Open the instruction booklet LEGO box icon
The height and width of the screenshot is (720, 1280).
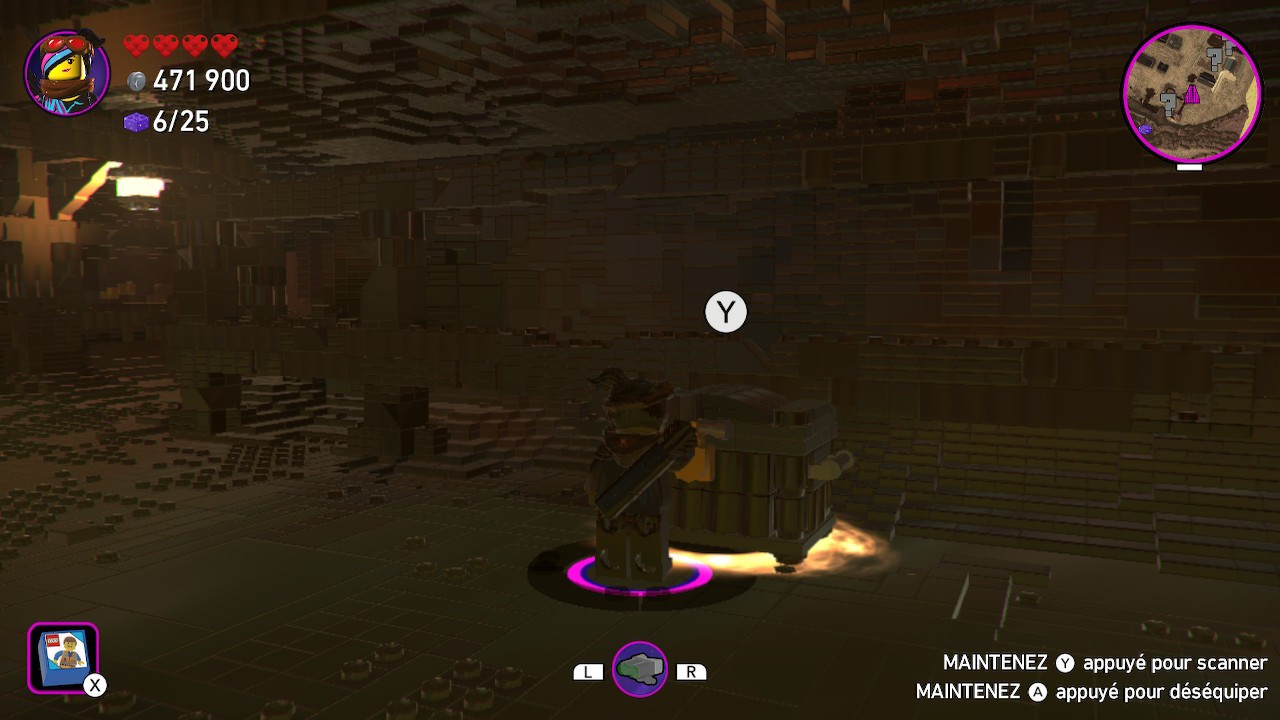(62, 657)
